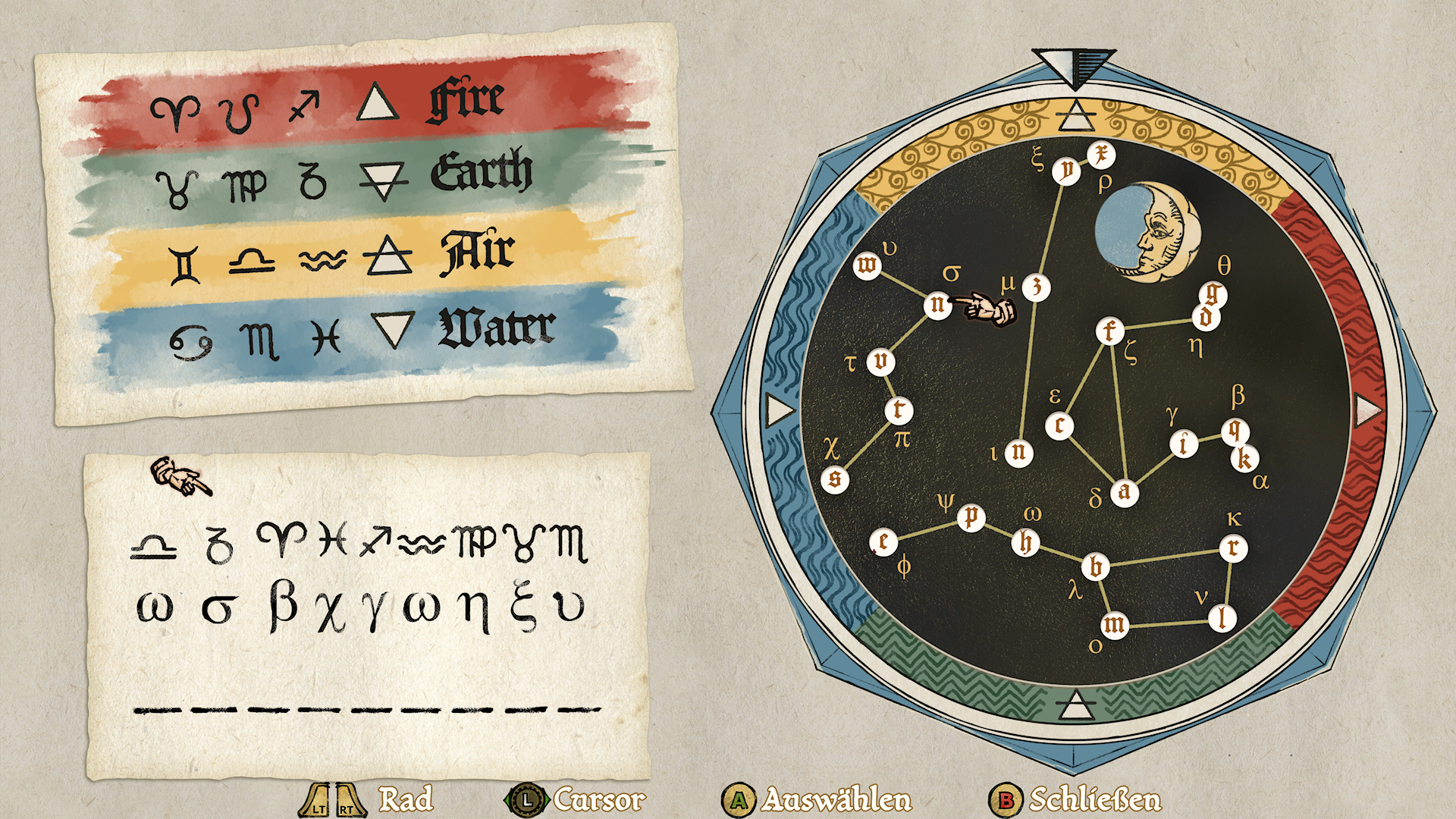Choose the letter s star near chi

[835, 479]
